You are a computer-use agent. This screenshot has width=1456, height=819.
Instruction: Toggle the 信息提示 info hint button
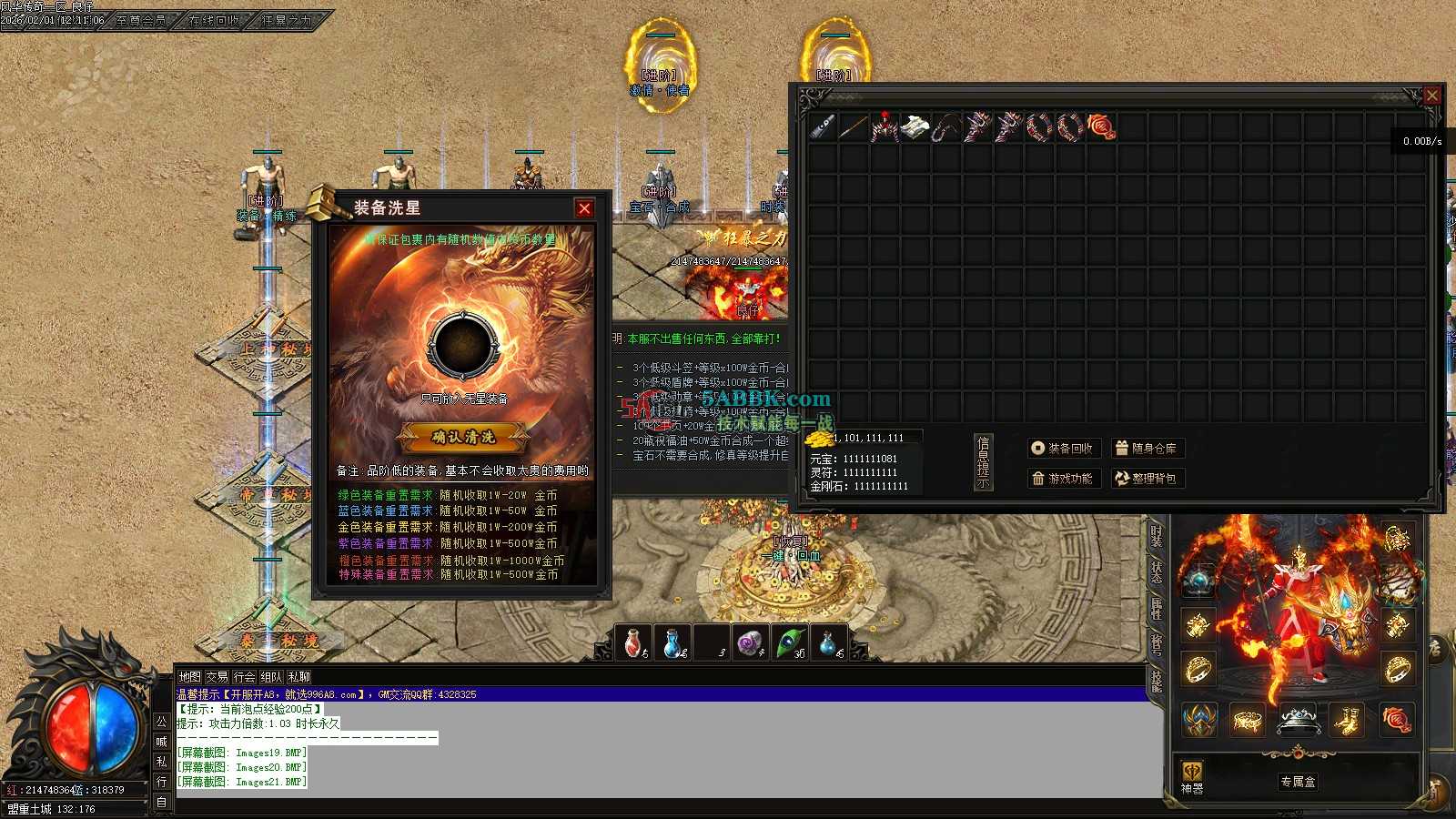983,461
